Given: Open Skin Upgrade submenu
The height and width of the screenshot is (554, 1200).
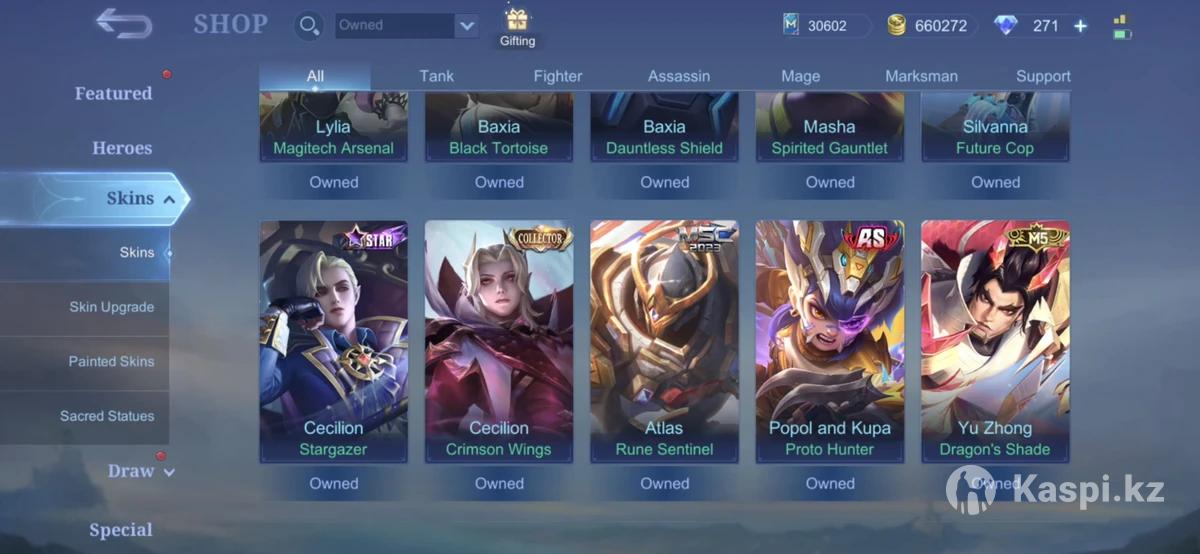Looking at the screenshot, I should [x=111, y=307].
